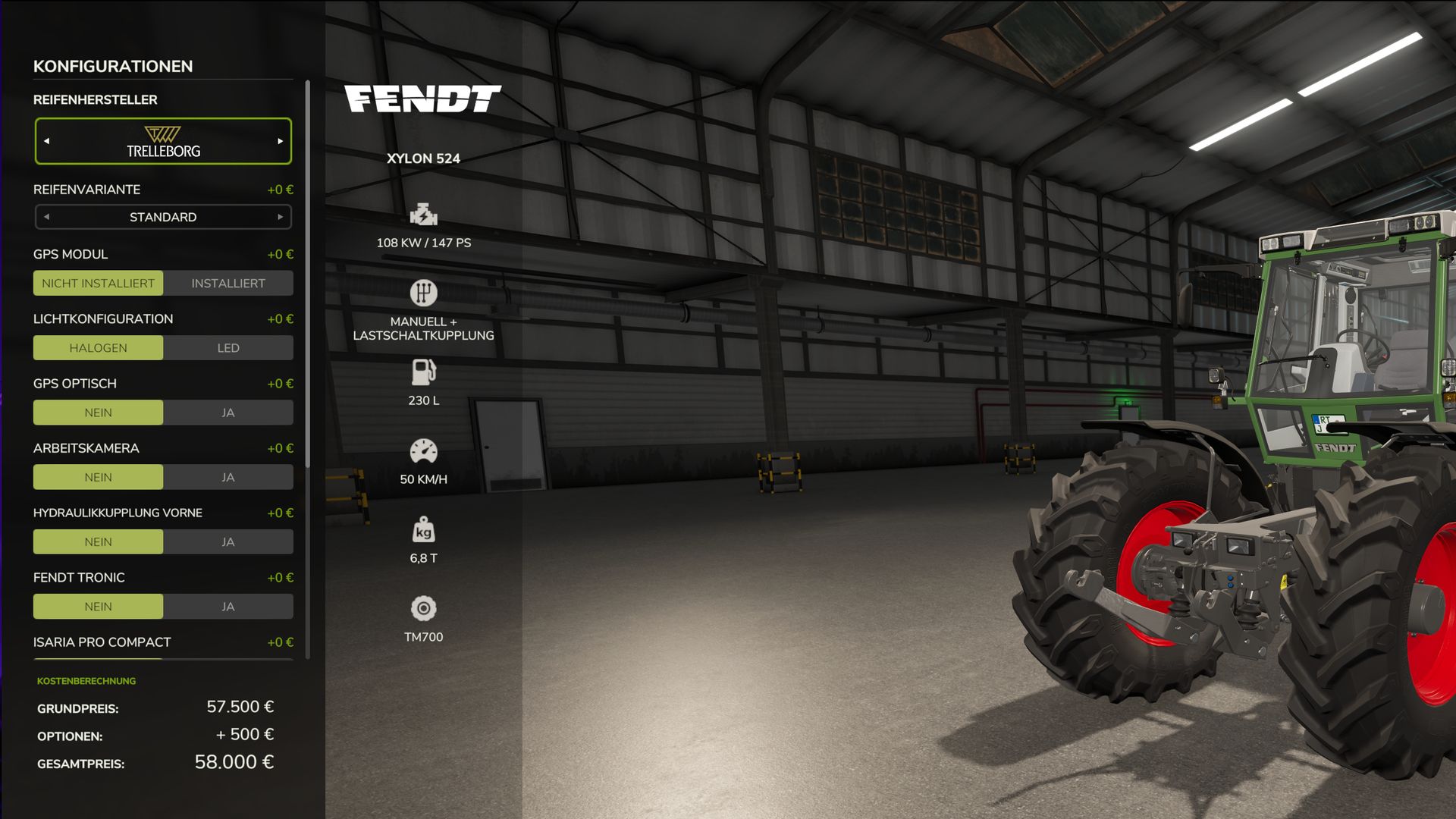Click the Gesamtpreis 58.000 € total

tap(235, 761)
